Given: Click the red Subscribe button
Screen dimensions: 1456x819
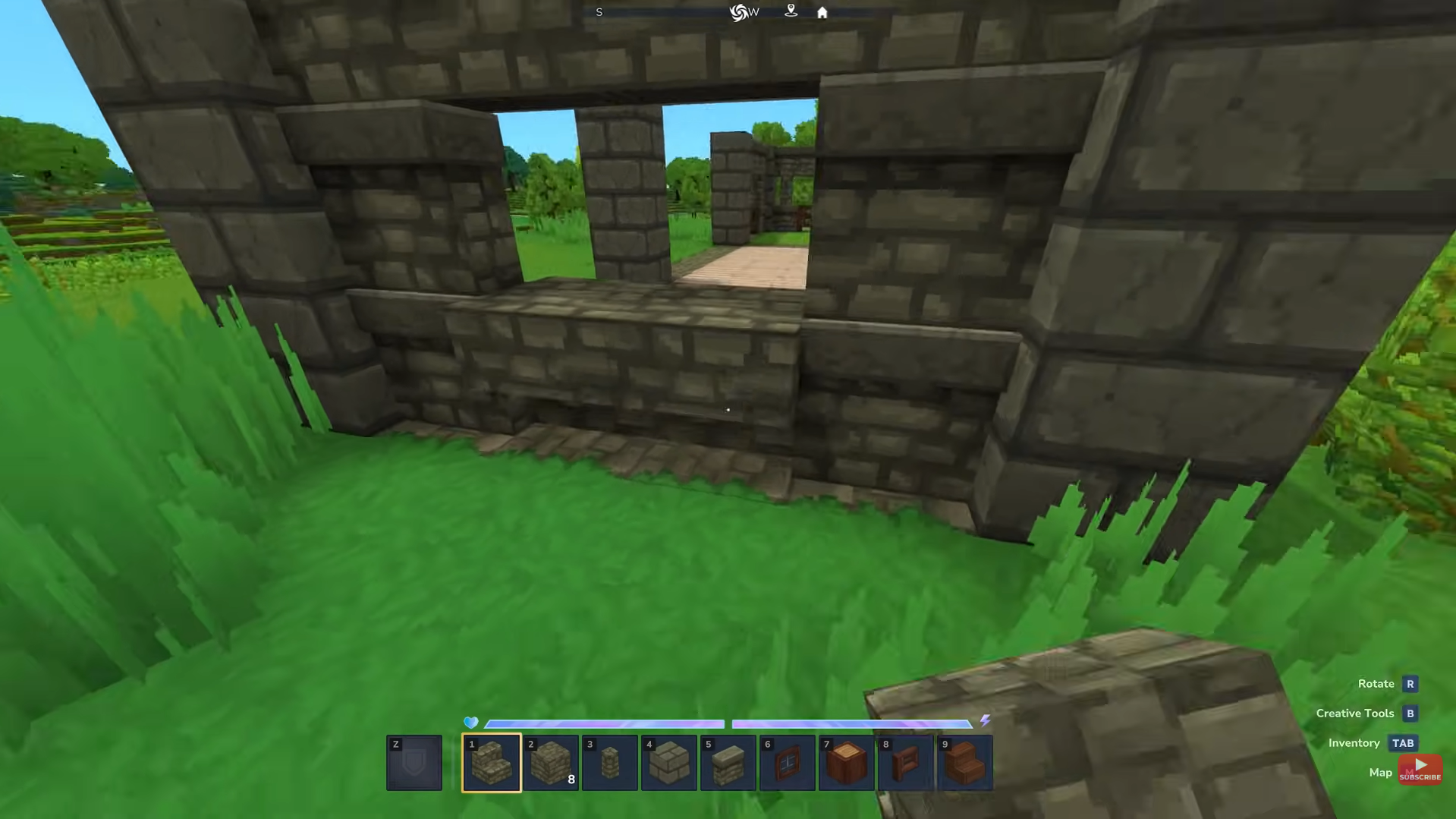Looking at the screenshot, I should point(1420,769).
